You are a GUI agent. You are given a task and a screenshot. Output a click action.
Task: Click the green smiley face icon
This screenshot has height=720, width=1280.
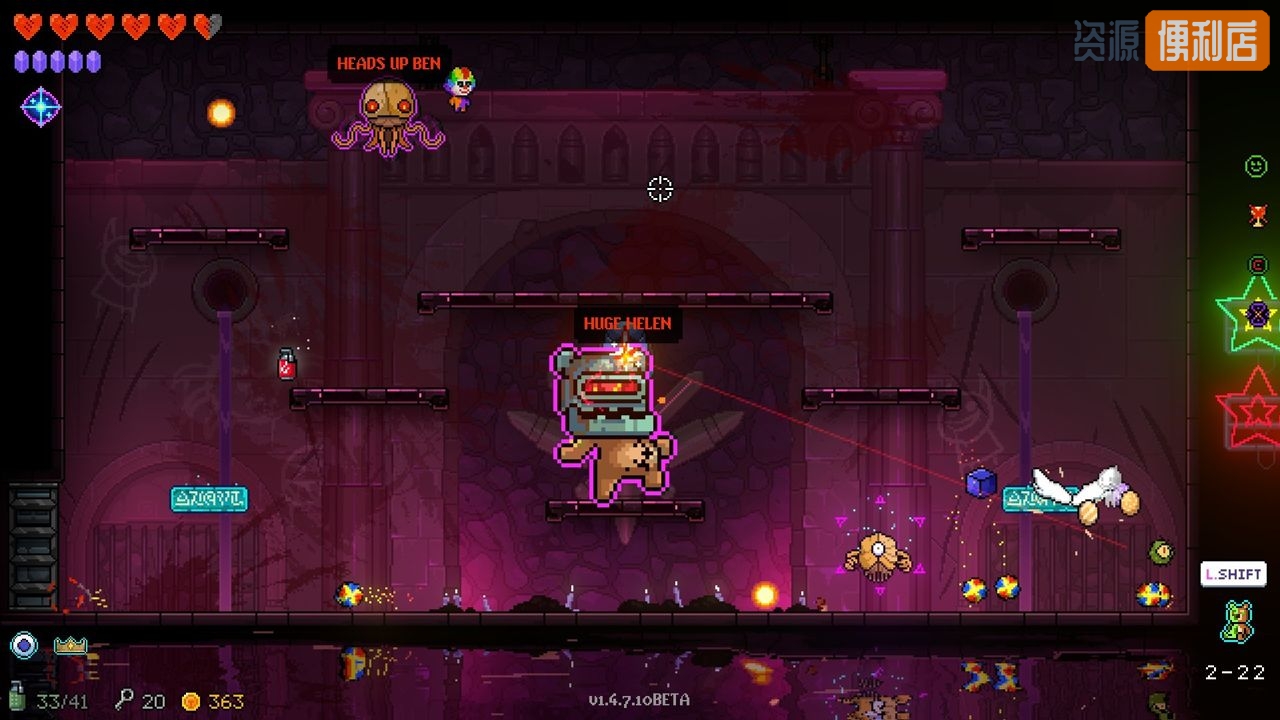[x=1256, y=166]
